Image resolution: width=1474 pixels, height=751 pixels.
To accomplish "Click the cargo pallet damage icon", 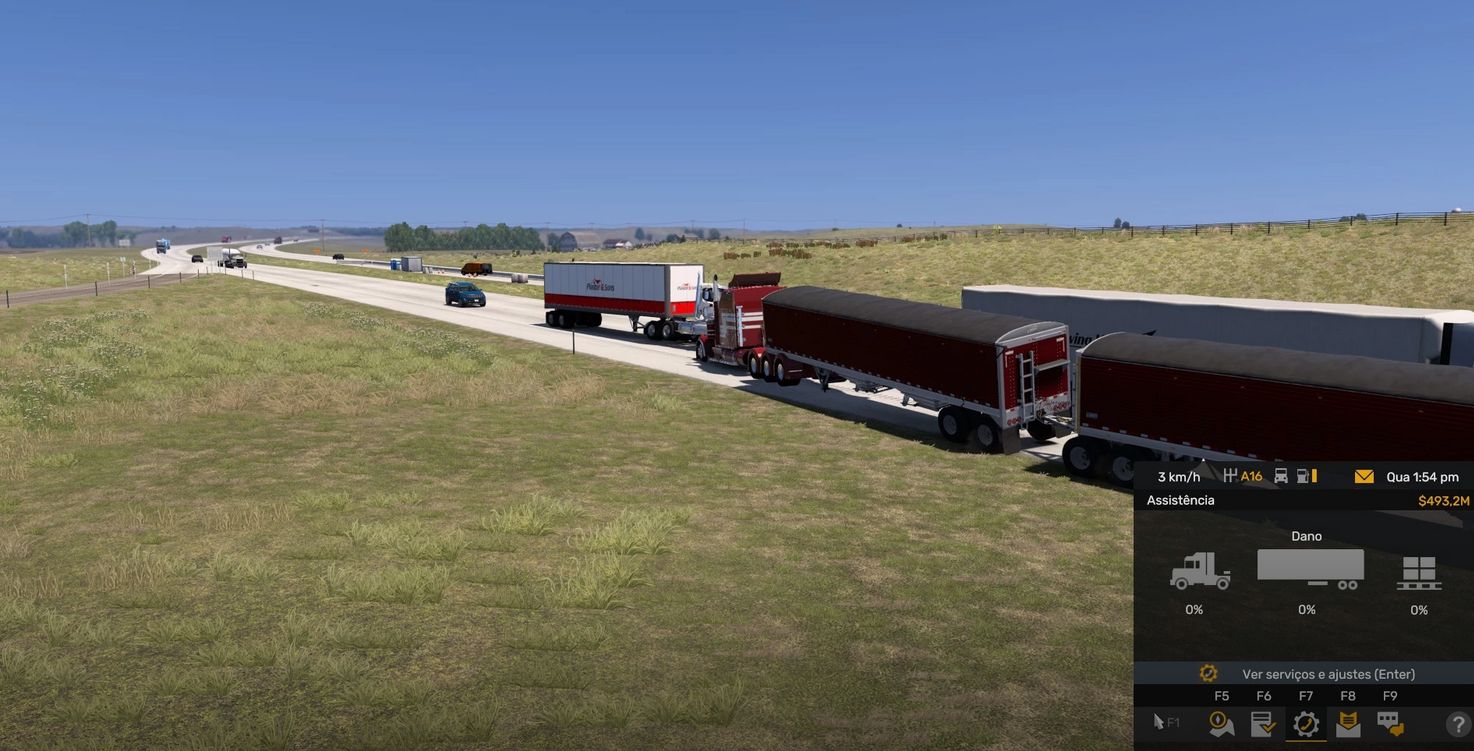I will point(1421,572).
